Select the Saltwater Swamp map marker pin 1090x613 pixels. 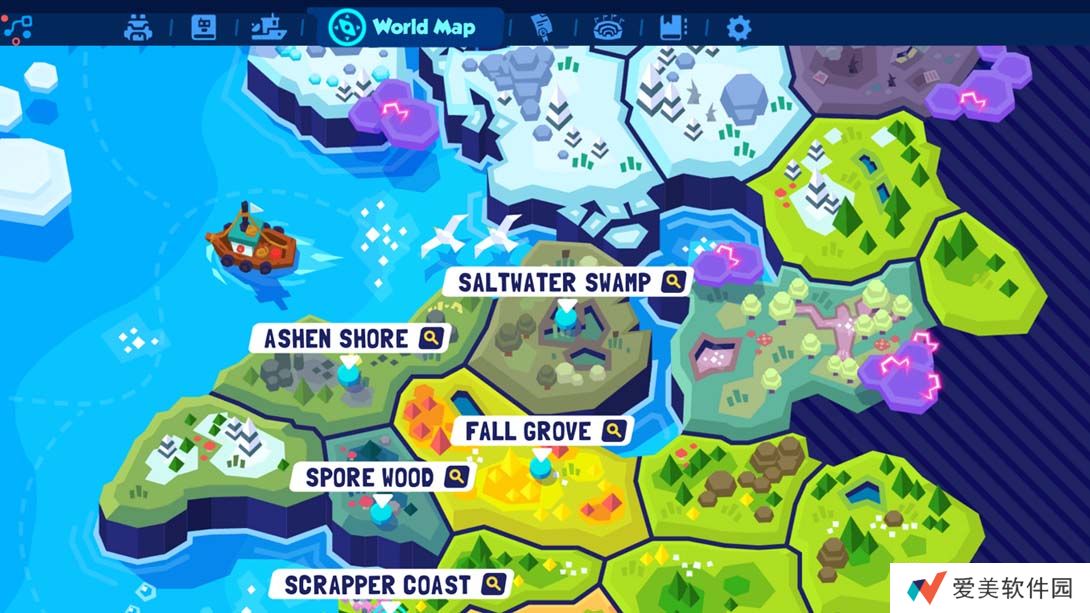[567, 316]
